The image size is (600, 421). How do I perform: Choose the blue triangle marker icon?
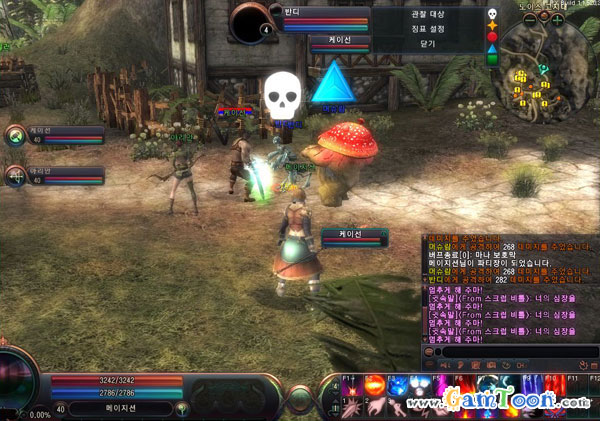coord(491,48)
